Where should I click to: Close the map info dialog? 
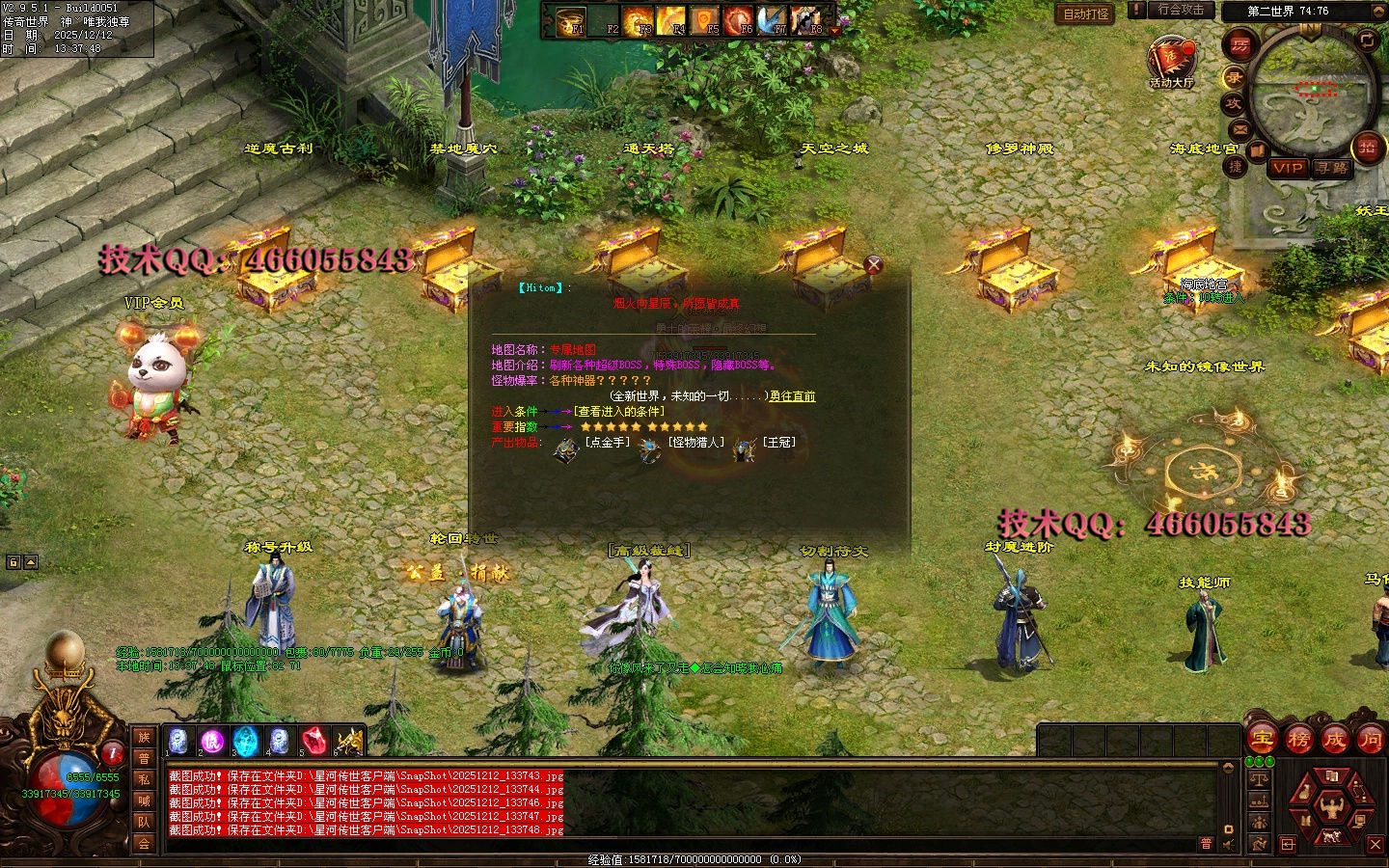(874, 265)
